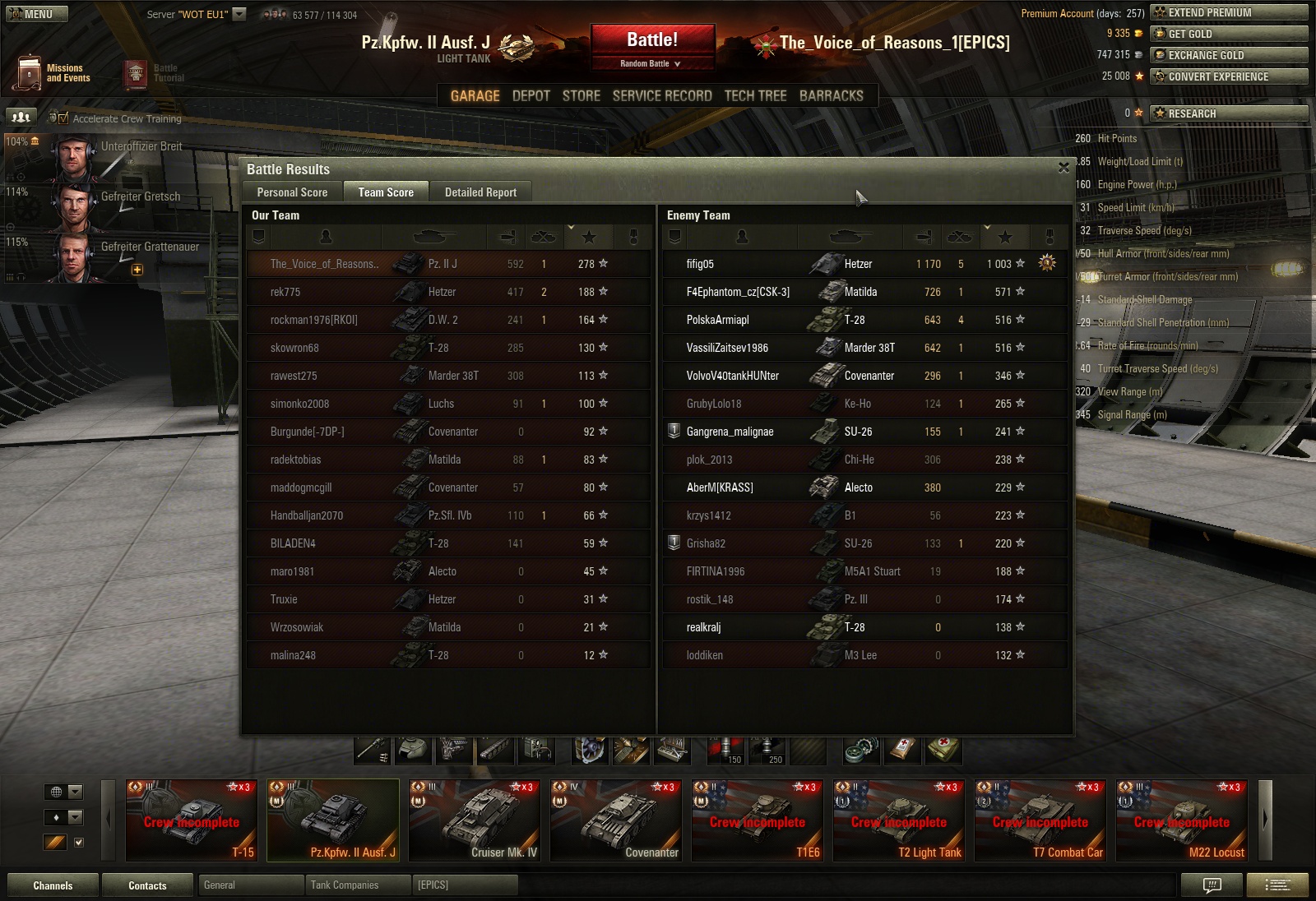The width and height of the screenshot is (1316, 901).
Task: Open the Research button
Action: (1229, 113)
